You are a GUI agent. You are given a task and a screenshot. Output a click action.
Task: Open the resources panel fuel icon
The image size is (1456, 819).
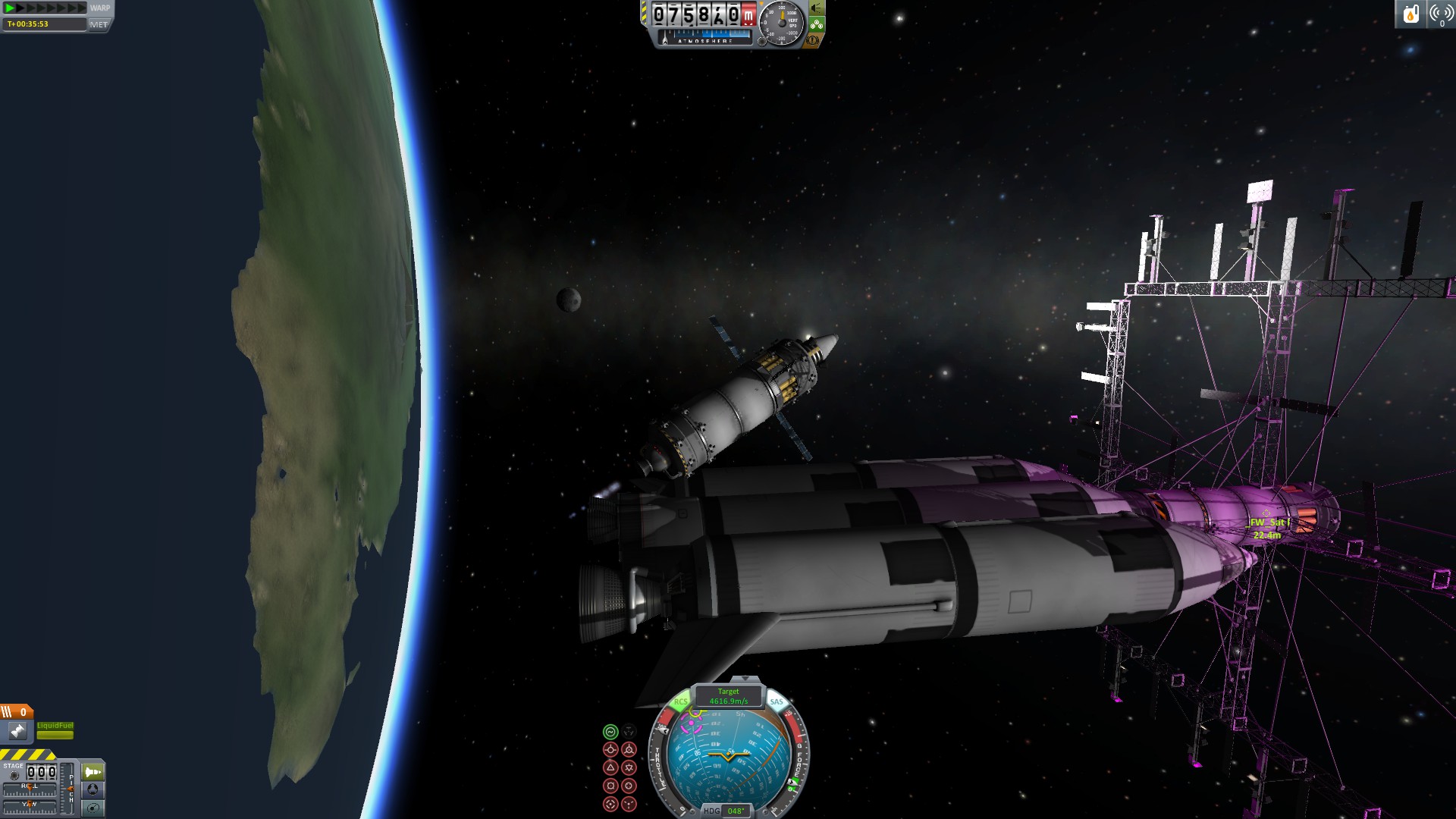coord(1410,14)
